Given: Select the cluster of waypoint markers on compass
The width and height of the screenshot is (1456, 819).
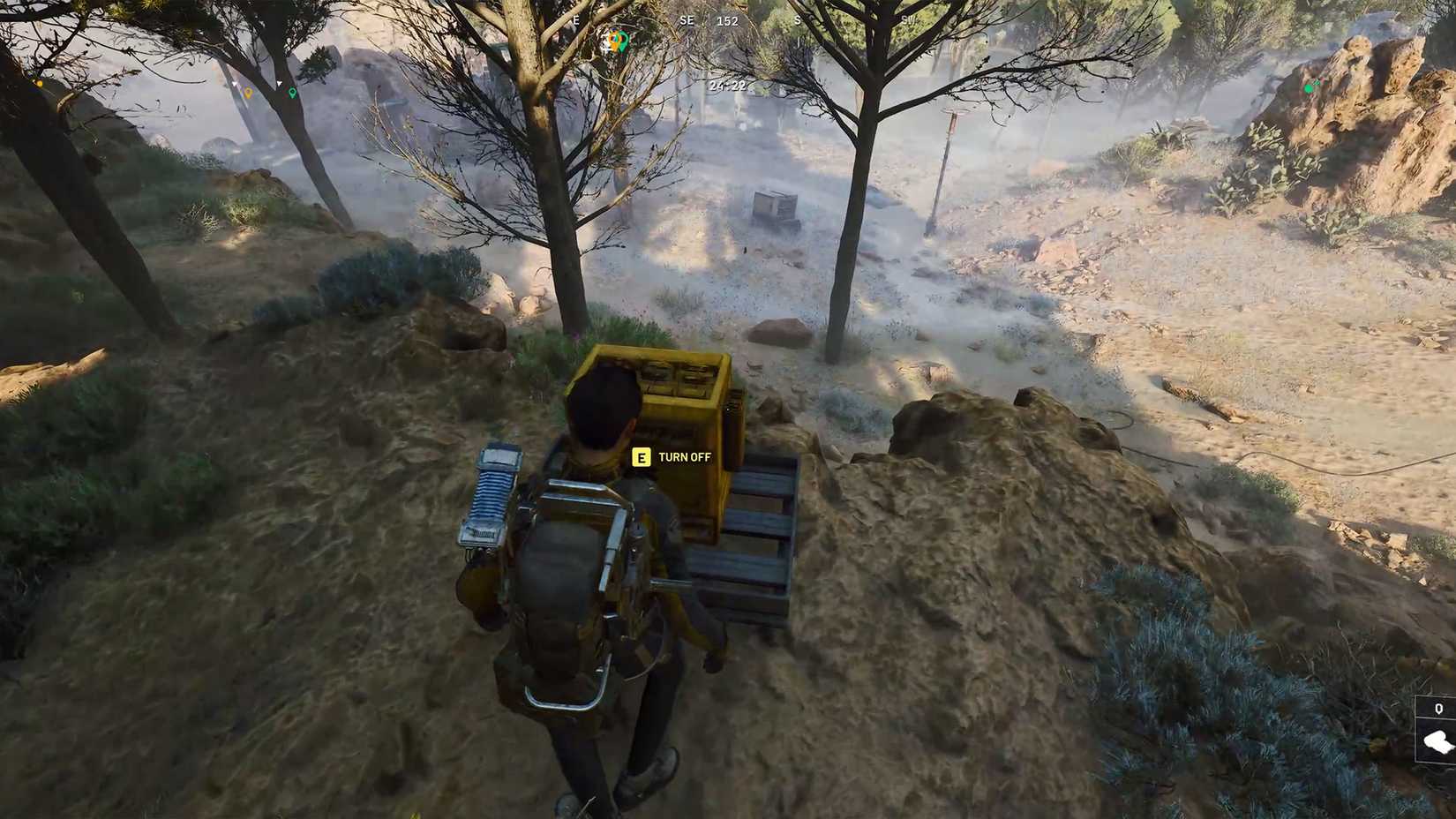Looking at the screenshot, I should (x=618, y=39).
